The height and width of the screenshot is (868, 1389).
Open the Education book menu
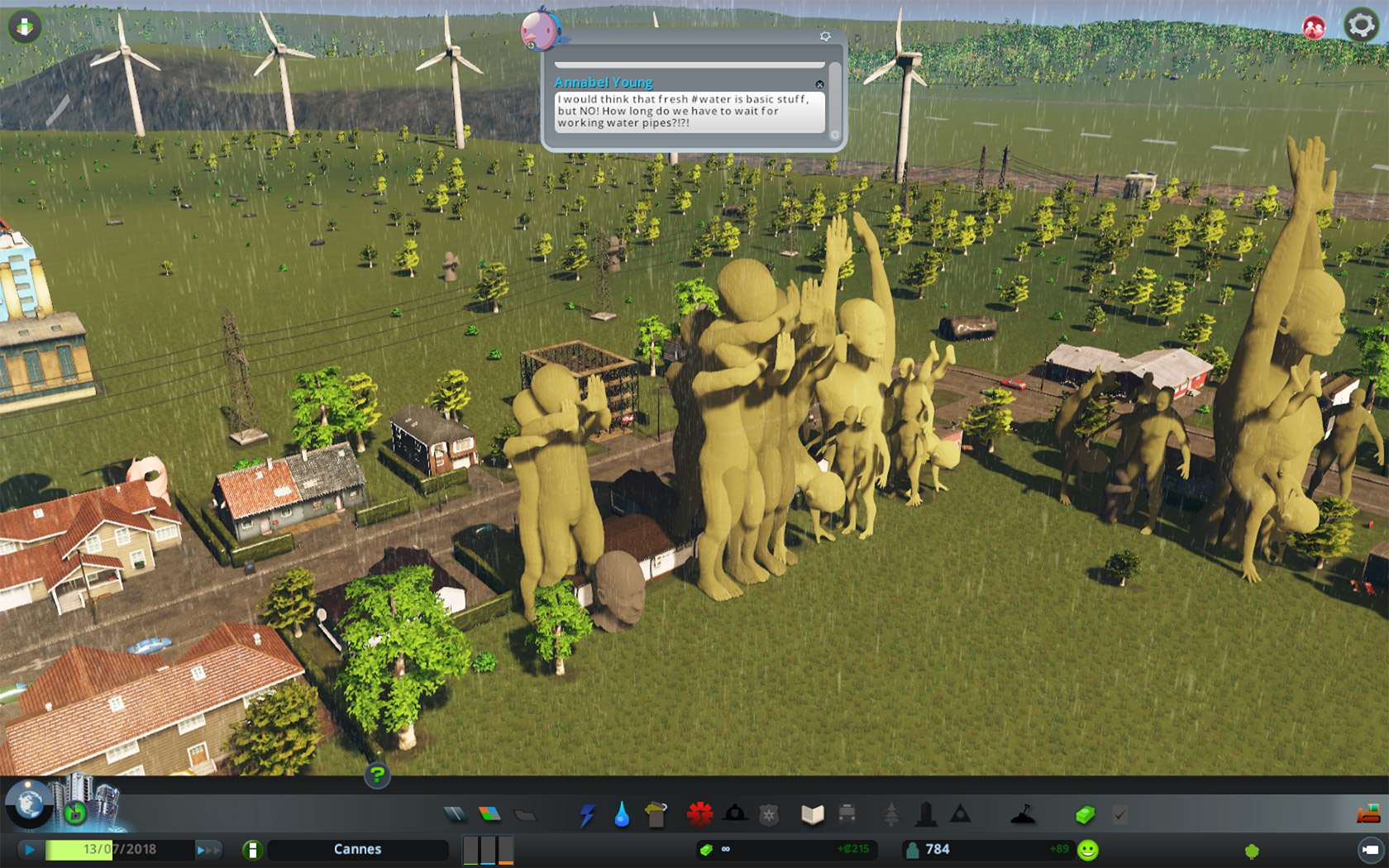point(812,815)
